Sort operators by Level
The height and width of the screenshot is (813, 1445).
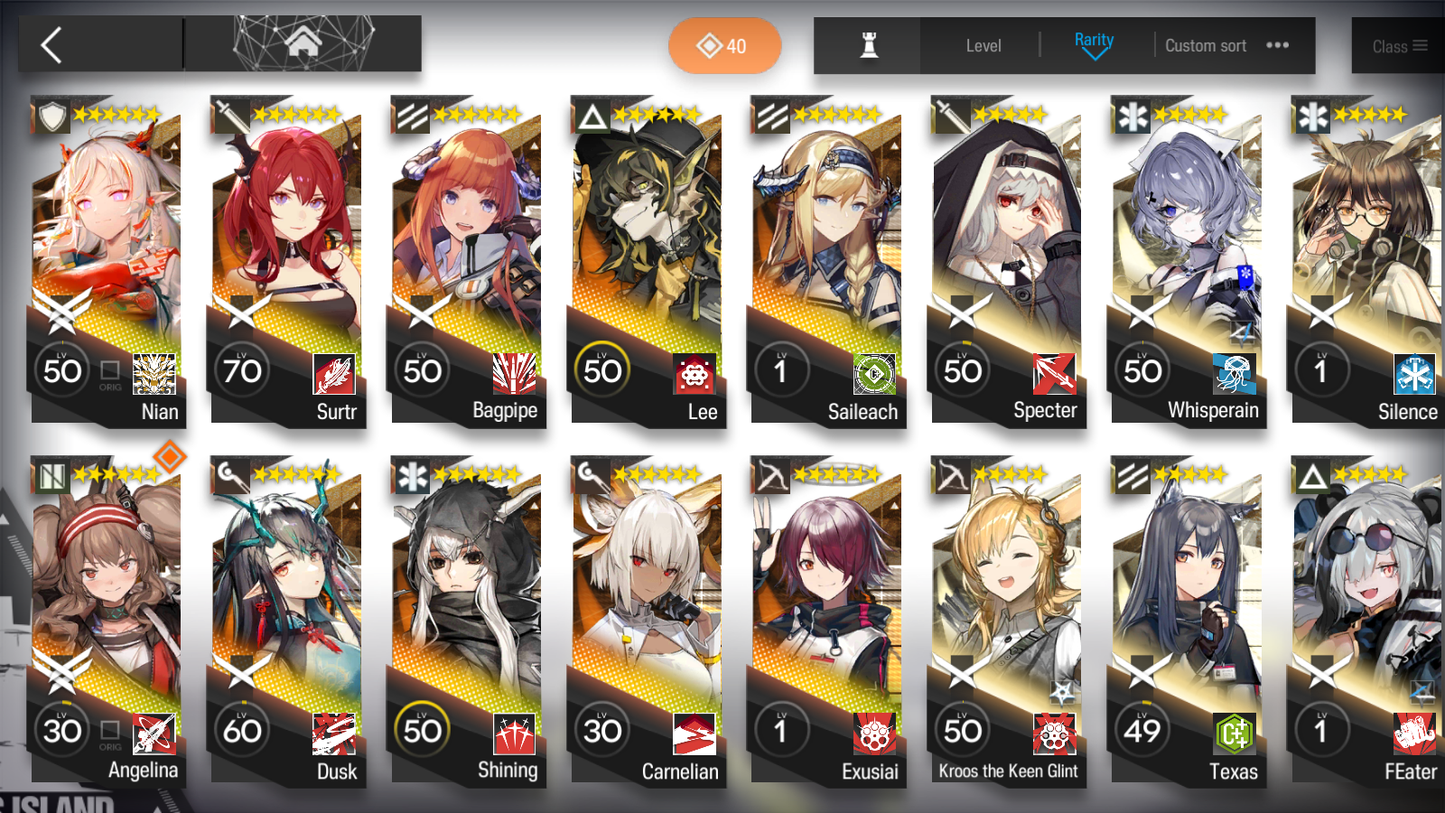(983, 46)
